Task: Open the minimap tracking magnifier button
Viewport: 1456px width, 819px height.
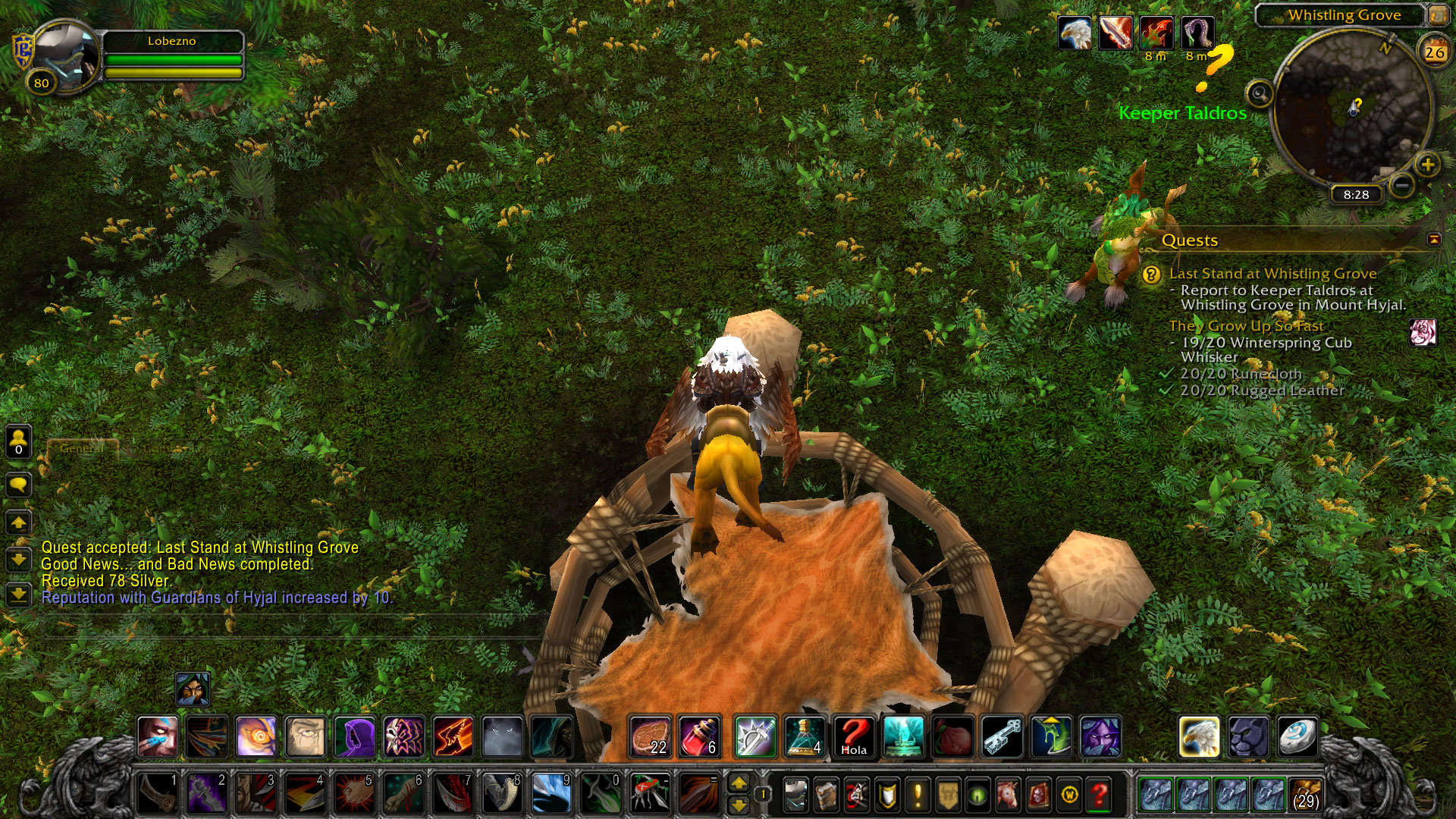Action: pos(1260,94)
